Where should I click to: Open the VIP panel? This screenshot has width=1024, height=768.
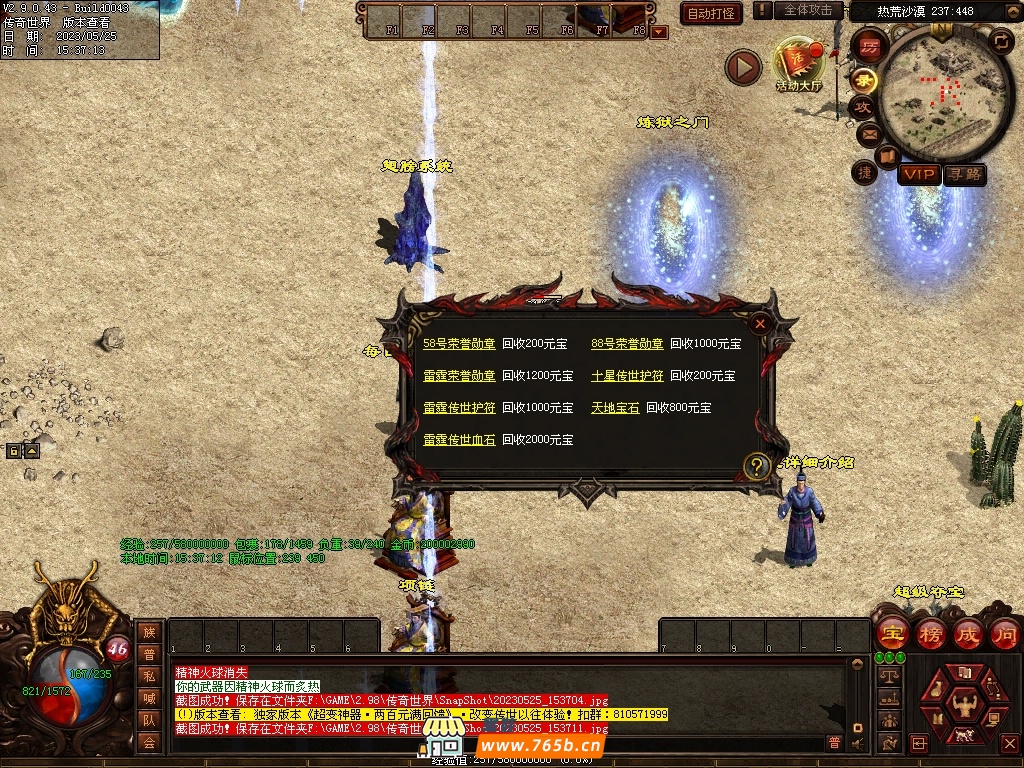point(918,175)
